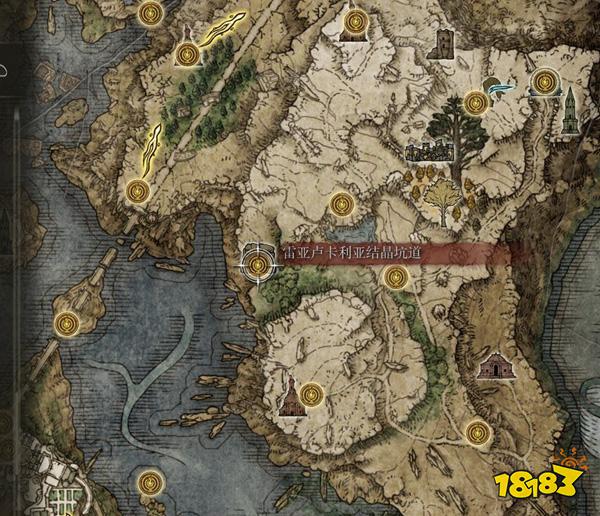This screenshot has width=600, height=516.
Task: Select the grace on the small western island
Action: 67,323
